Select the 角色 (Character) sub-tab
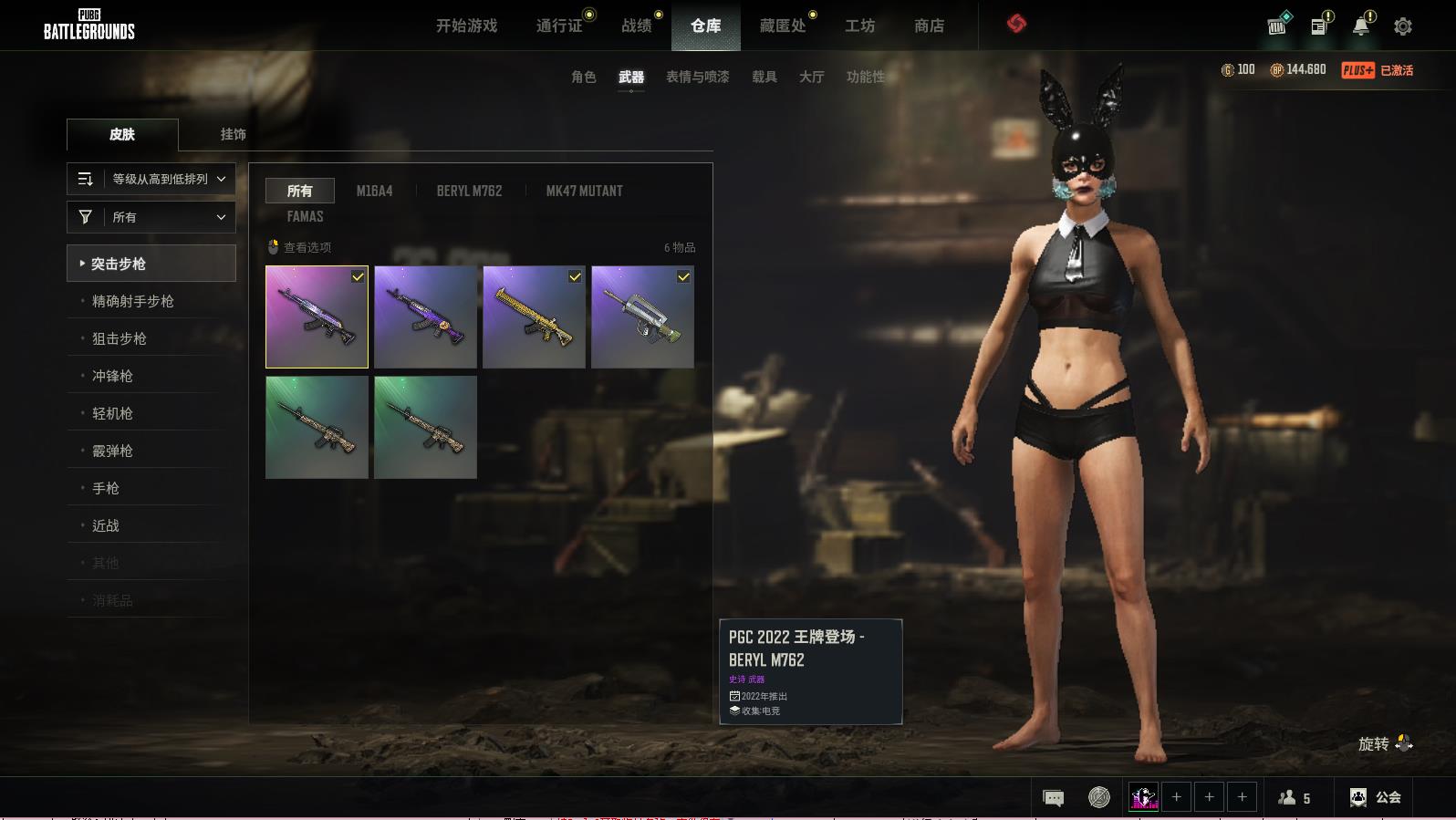 (583, 77)
